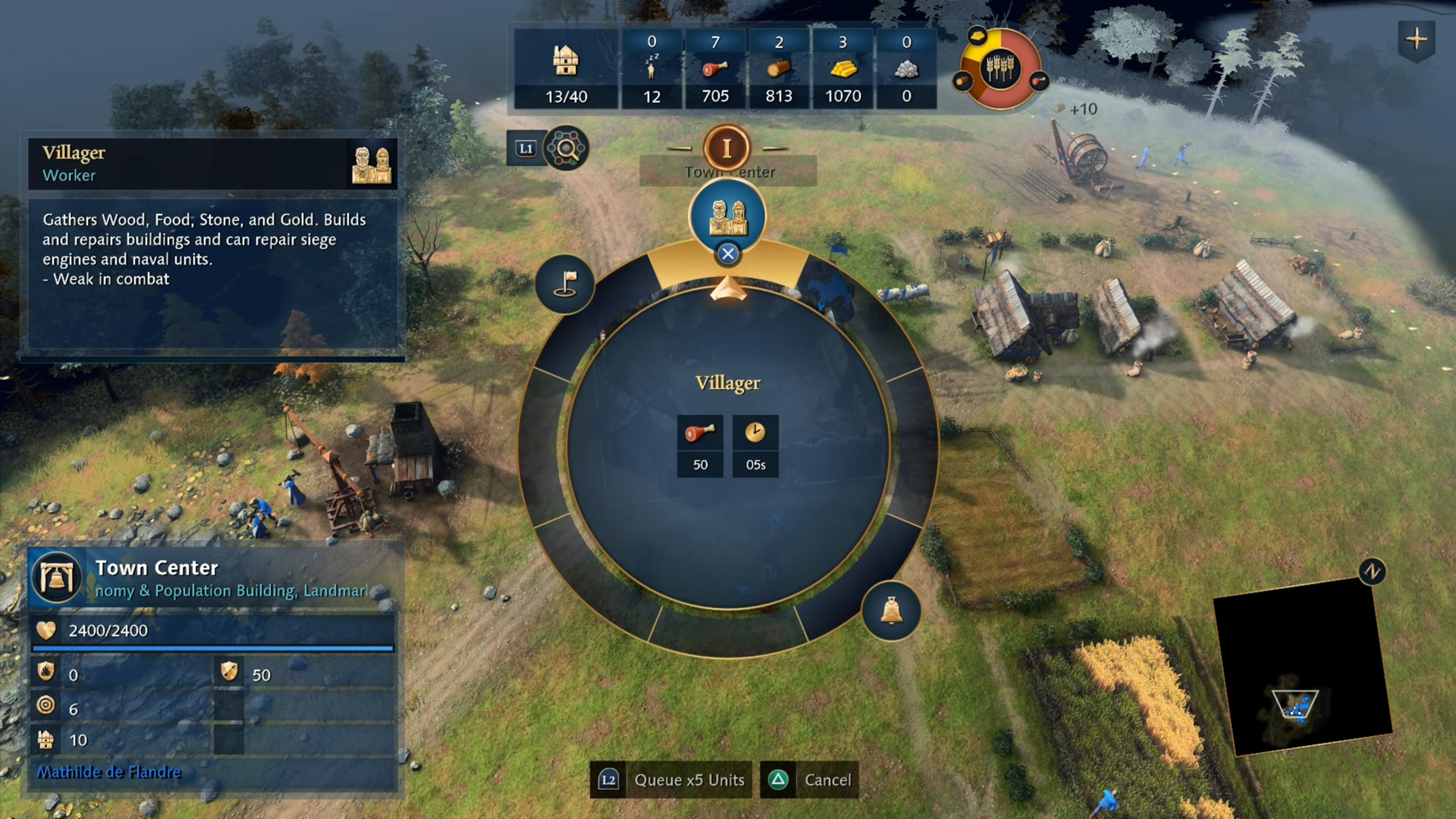Show food villagers in the resource bar
The image size is (1456, 819).
pyautogui.click(x=715, y=70)
